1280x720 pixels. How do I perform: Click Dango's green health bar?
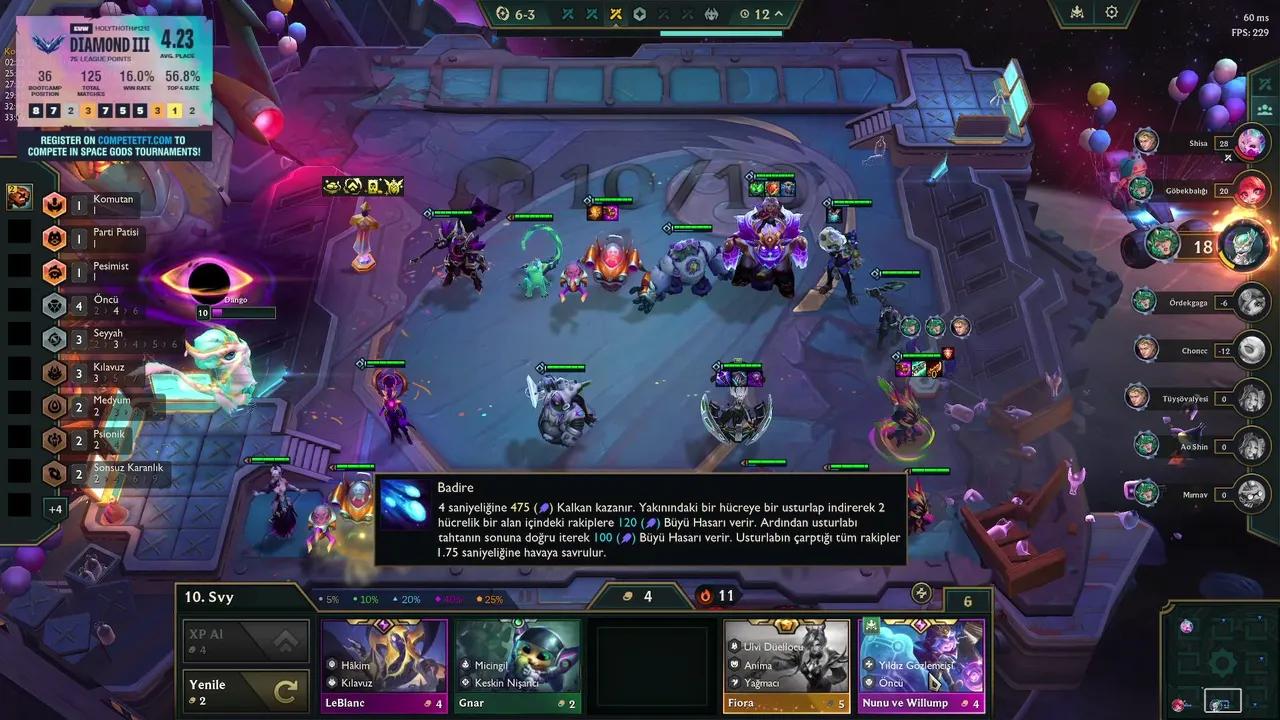(x=245, y=312)
